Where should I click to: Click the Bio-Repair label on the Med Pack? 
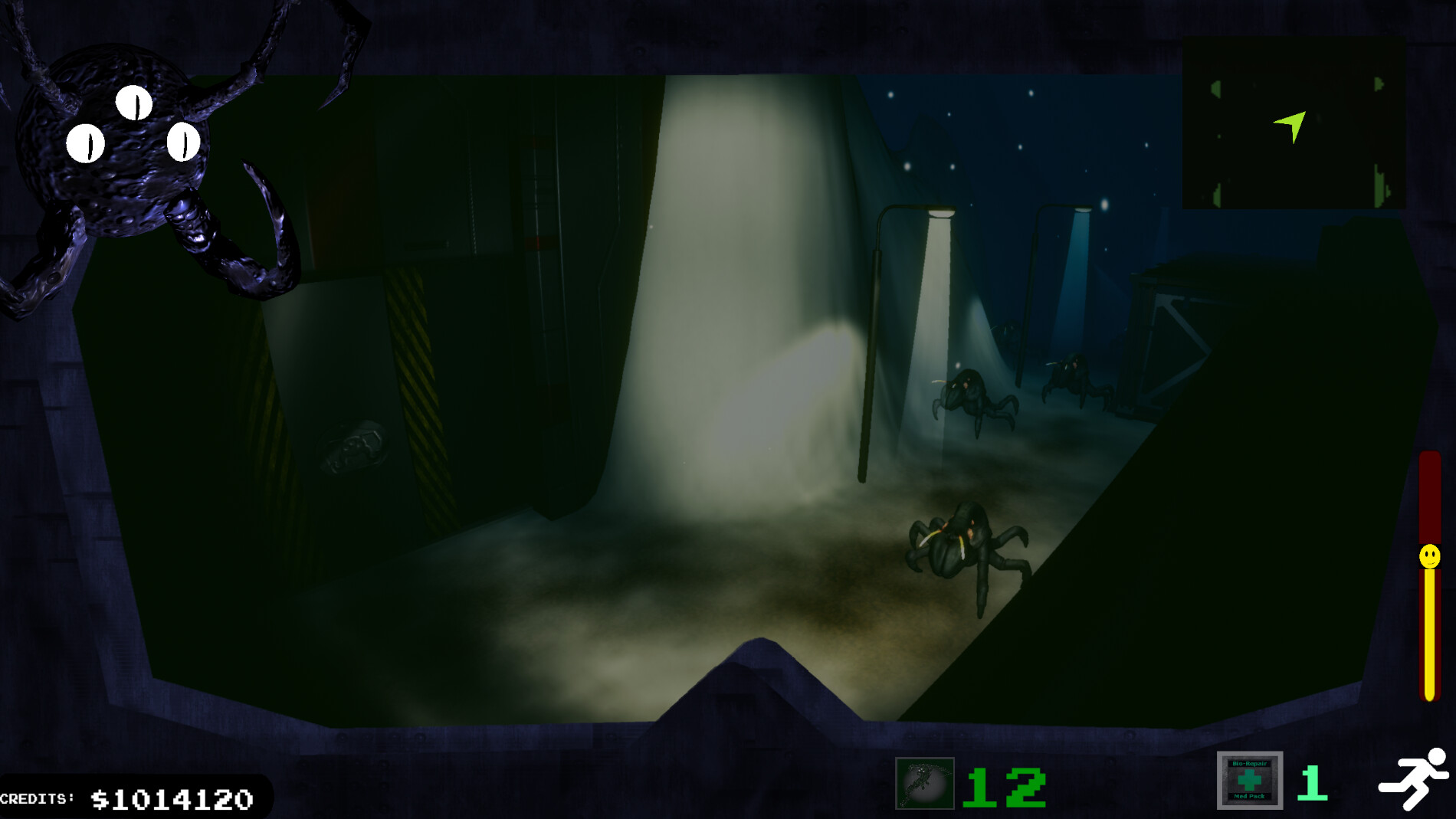coord(1251,764)
